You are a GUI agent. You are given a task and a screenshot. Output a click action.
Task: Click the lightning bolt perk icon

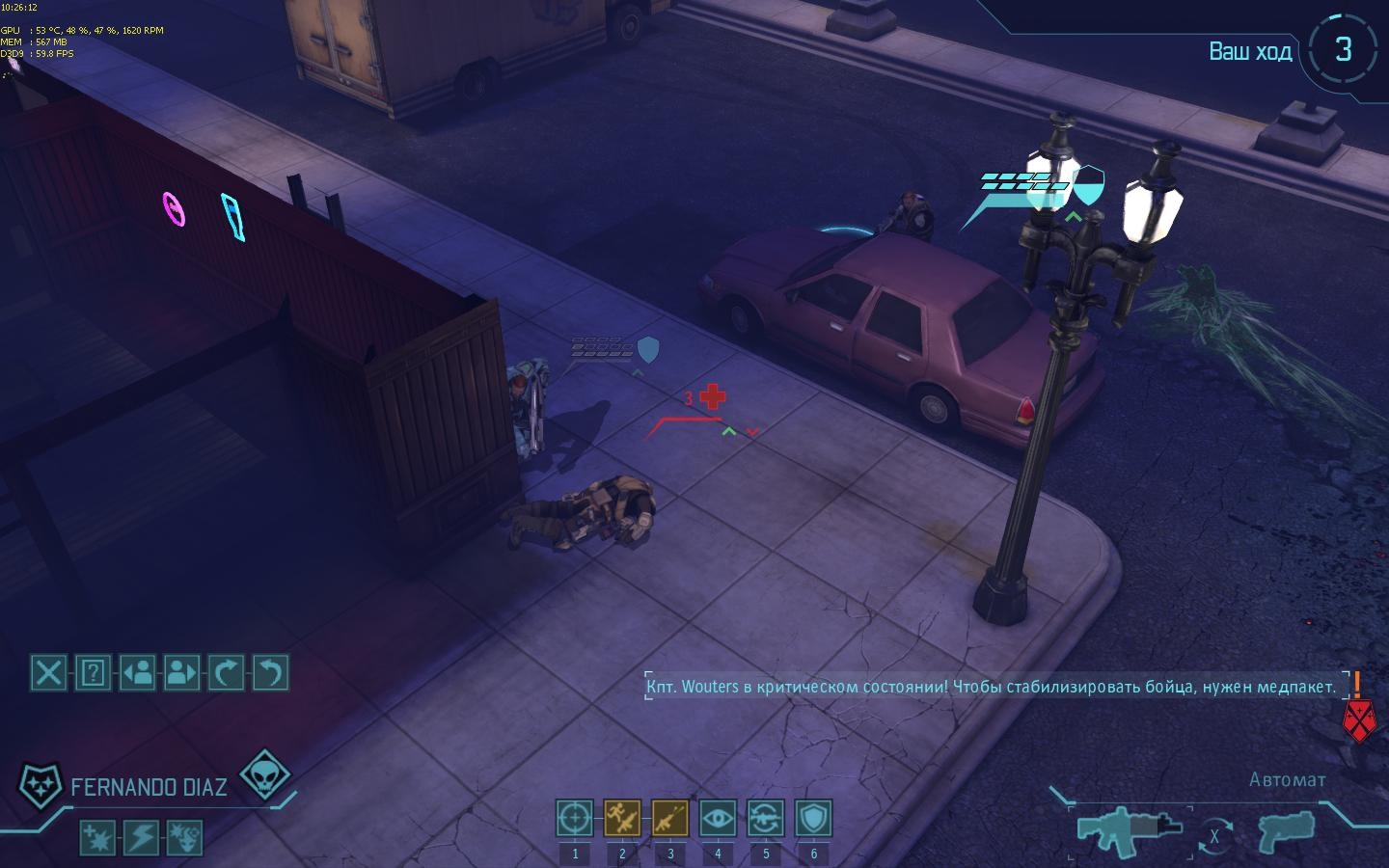point(142,837)
